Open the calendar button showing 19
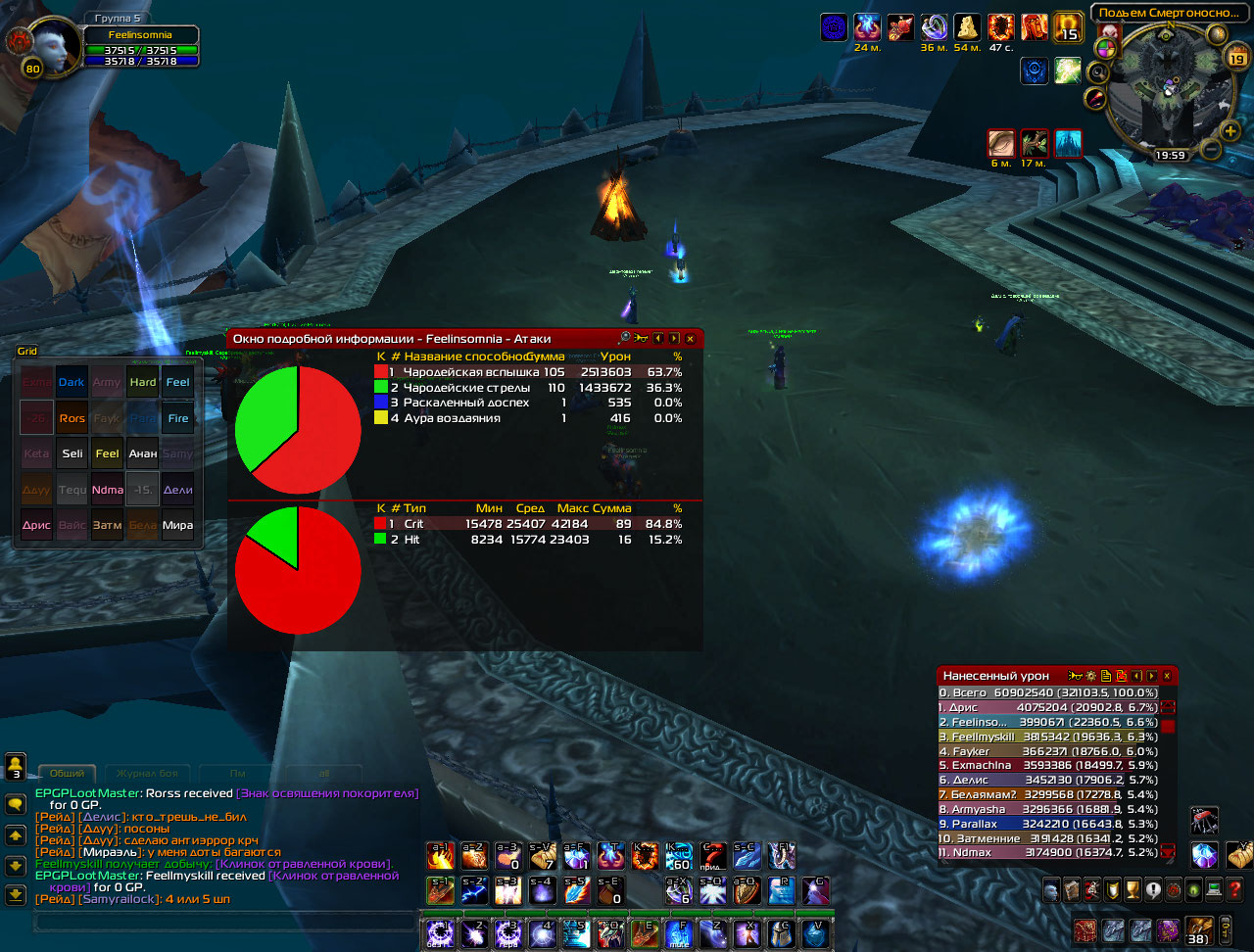This screenshot has height=952, width=1254. [x=1235, y=59]
